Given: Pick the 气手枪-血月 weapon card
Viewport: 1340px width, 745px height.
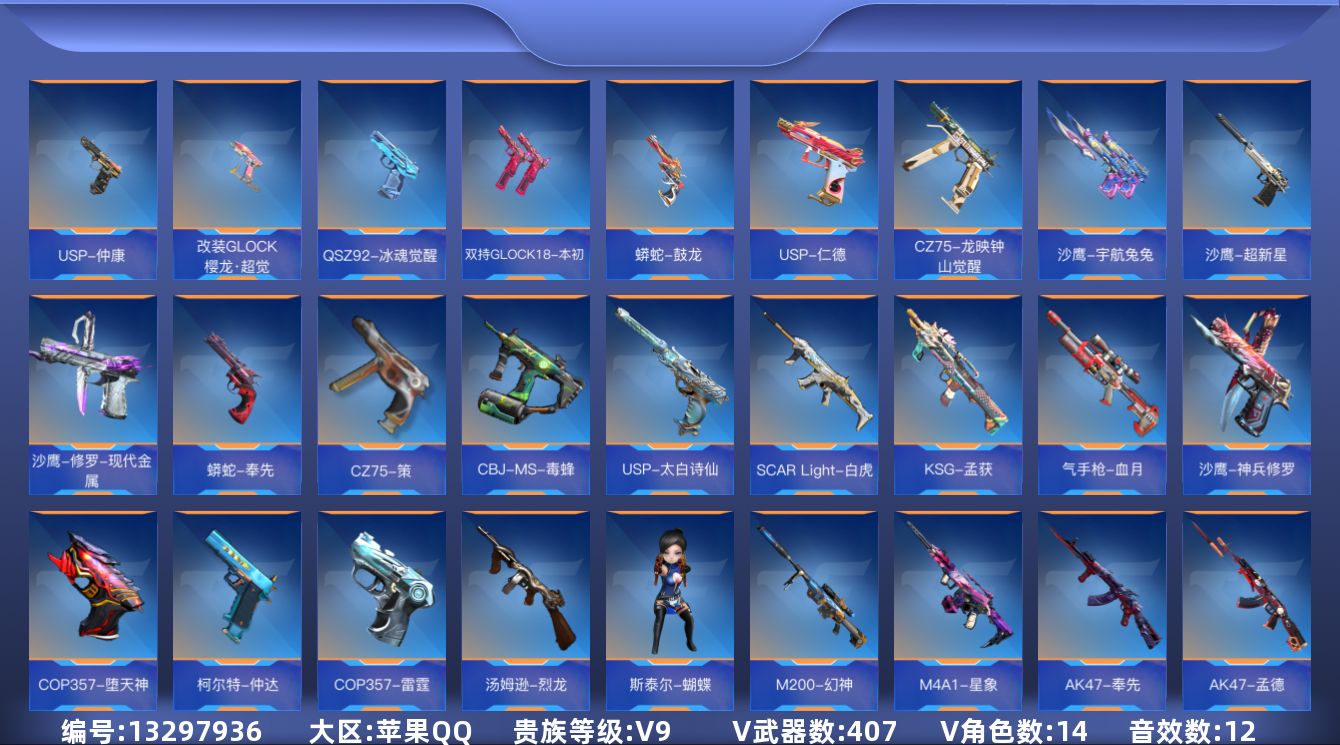Looking at the screenshot, I should pyautogui.click(x=1101, y=394).
